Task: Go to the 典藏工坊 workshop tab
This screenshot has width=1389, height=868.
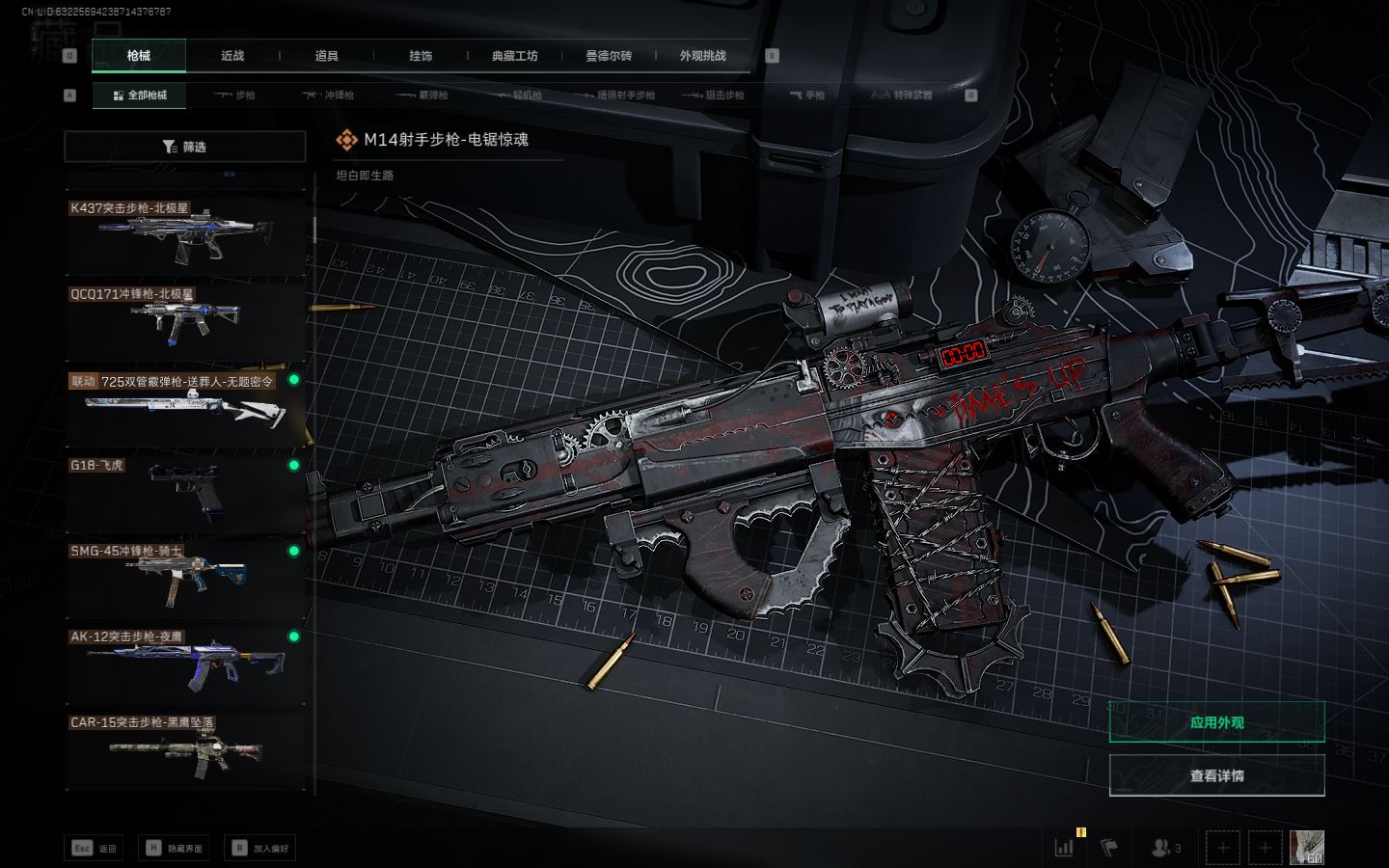Action: pos(514,56)
